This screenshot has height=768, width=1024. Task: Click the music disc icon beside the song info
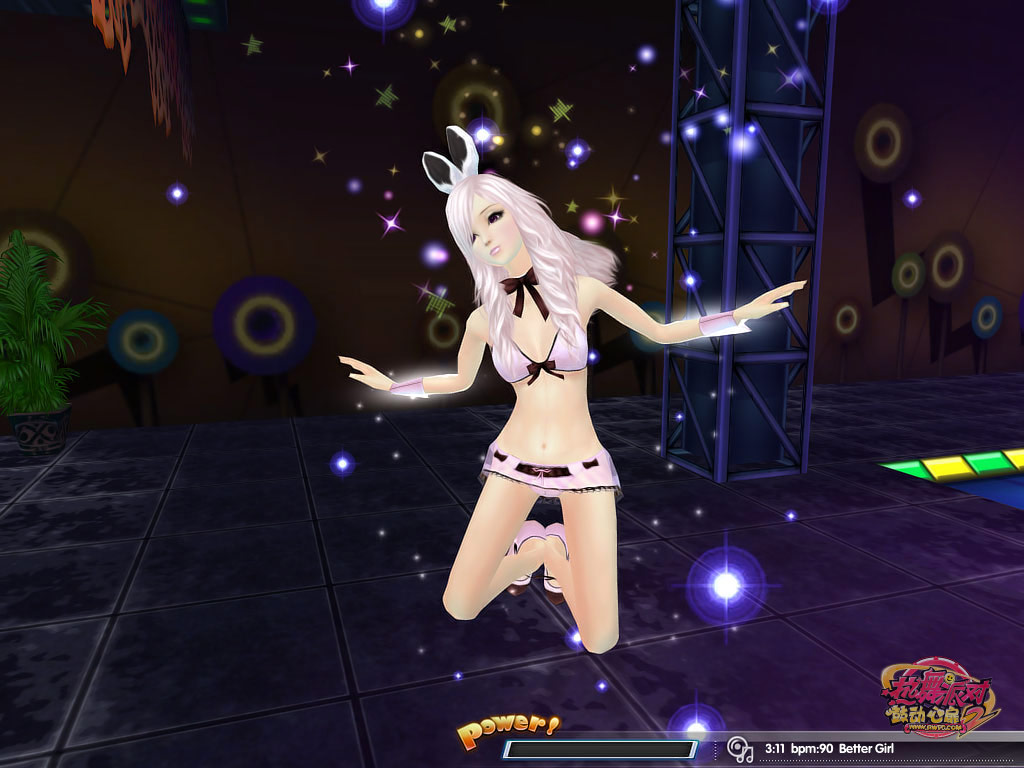[x=739, y=748]
